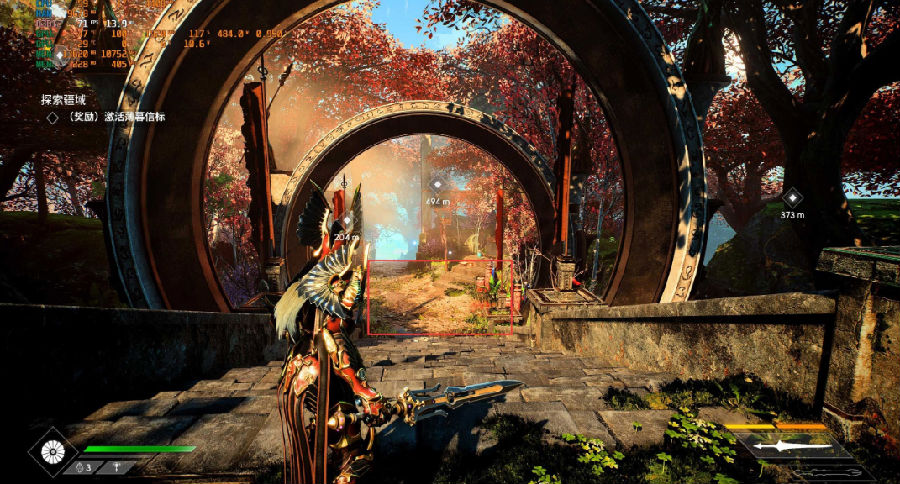
Task: Select the healing item slot showing 3
Action: pyautogui.click(x=80, y=467)
